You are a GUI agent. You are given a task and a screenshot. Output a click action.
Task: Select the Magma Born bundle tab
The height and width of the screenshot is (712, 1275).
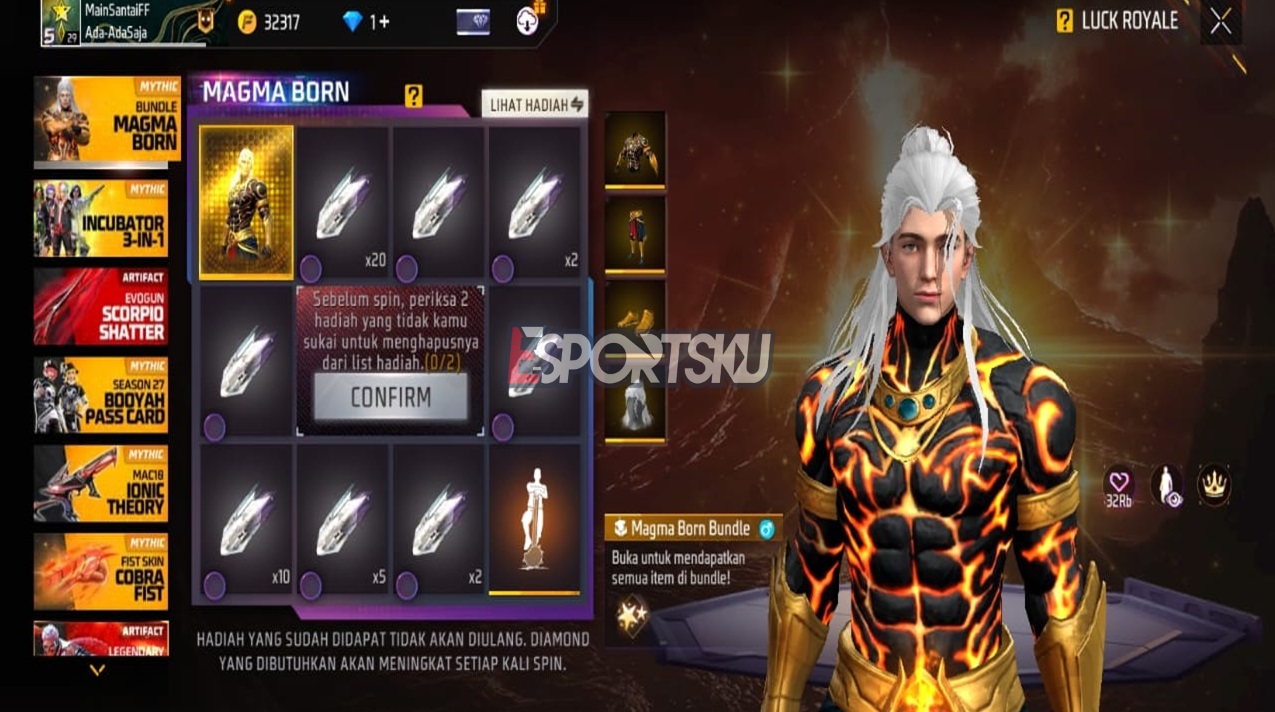(101, 120)
